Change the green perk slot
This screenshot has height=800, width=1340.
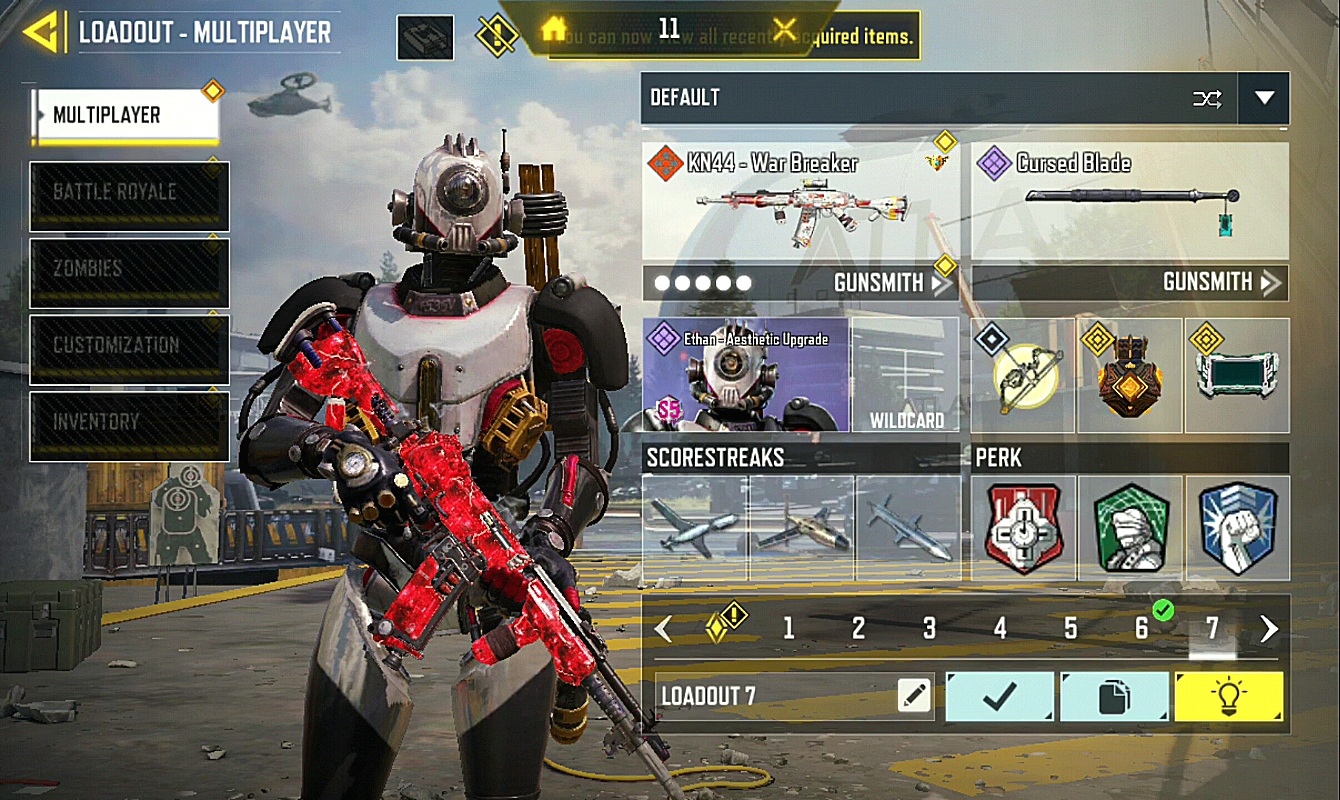tap(1130, 528)
